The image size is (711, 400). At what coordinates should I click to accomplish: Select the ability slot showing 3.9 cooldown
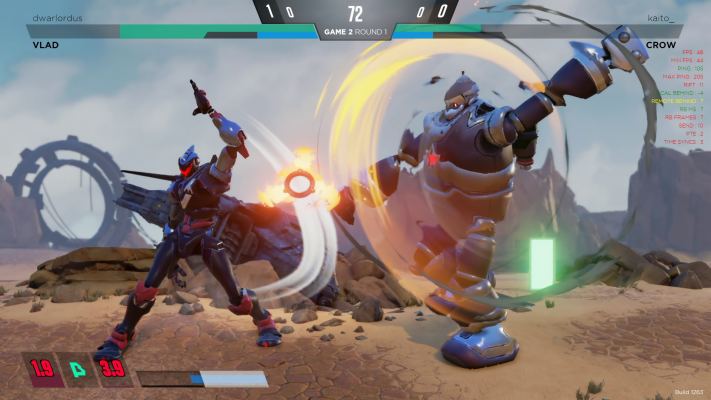(112, 369)
